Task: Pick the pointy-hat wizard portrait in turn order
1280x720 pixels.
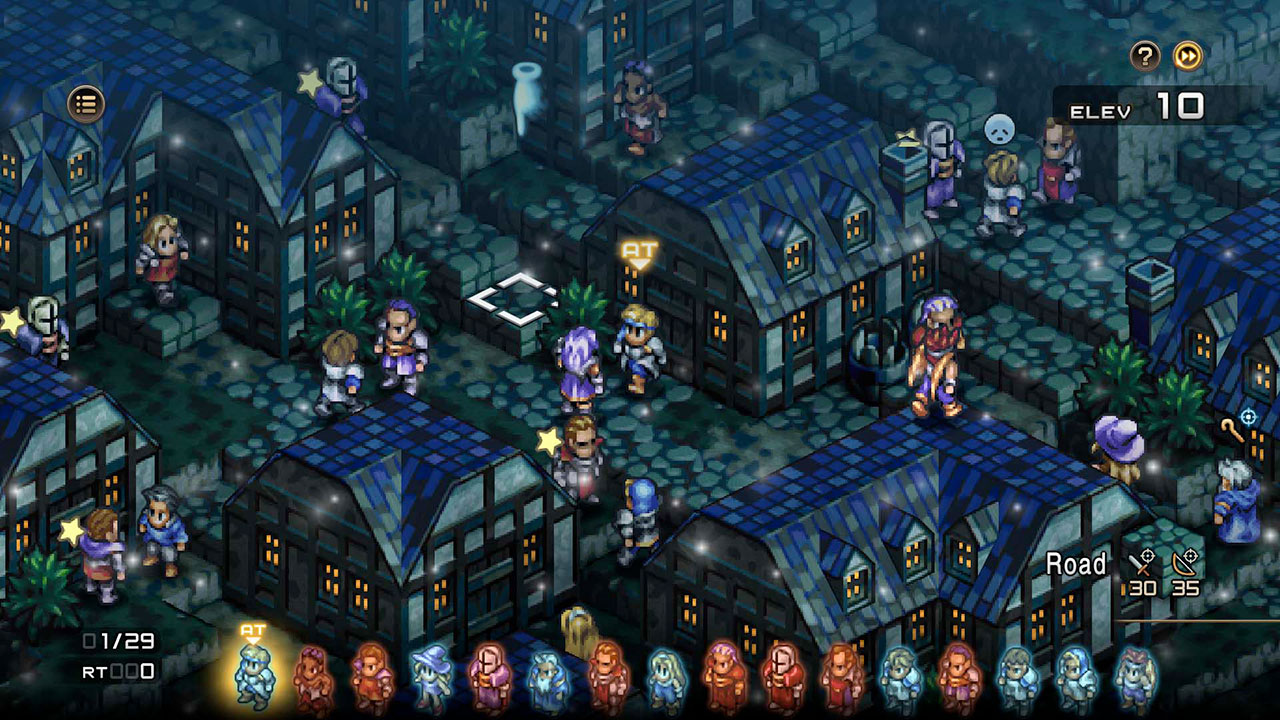Action: (x=430, y=678)
